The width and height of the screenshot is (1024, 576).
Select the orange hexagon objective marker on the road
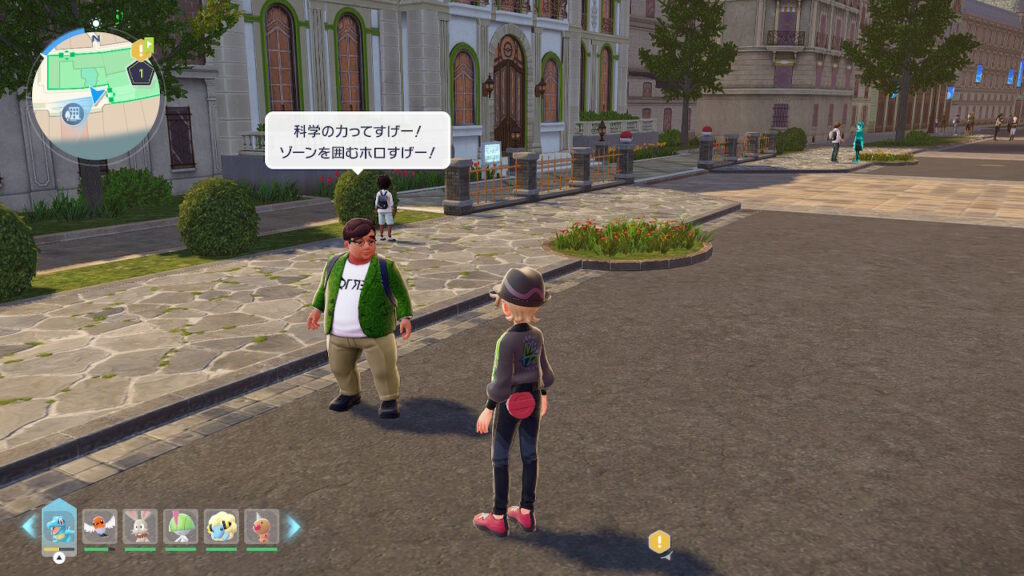(x=658, y=542)
